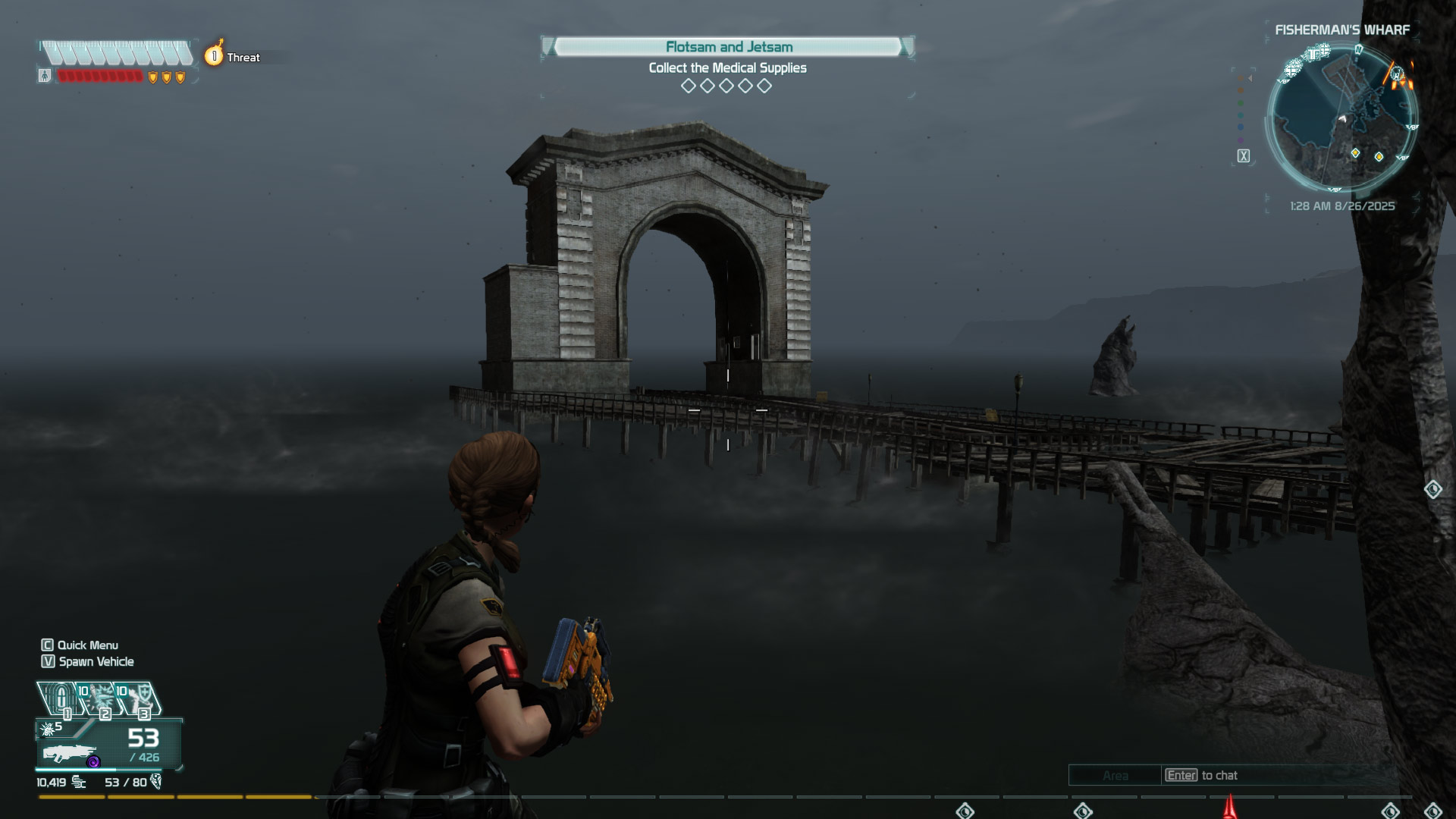Click the scrip currency icon
Screen dimensions: 1456x819
[79, 782]
